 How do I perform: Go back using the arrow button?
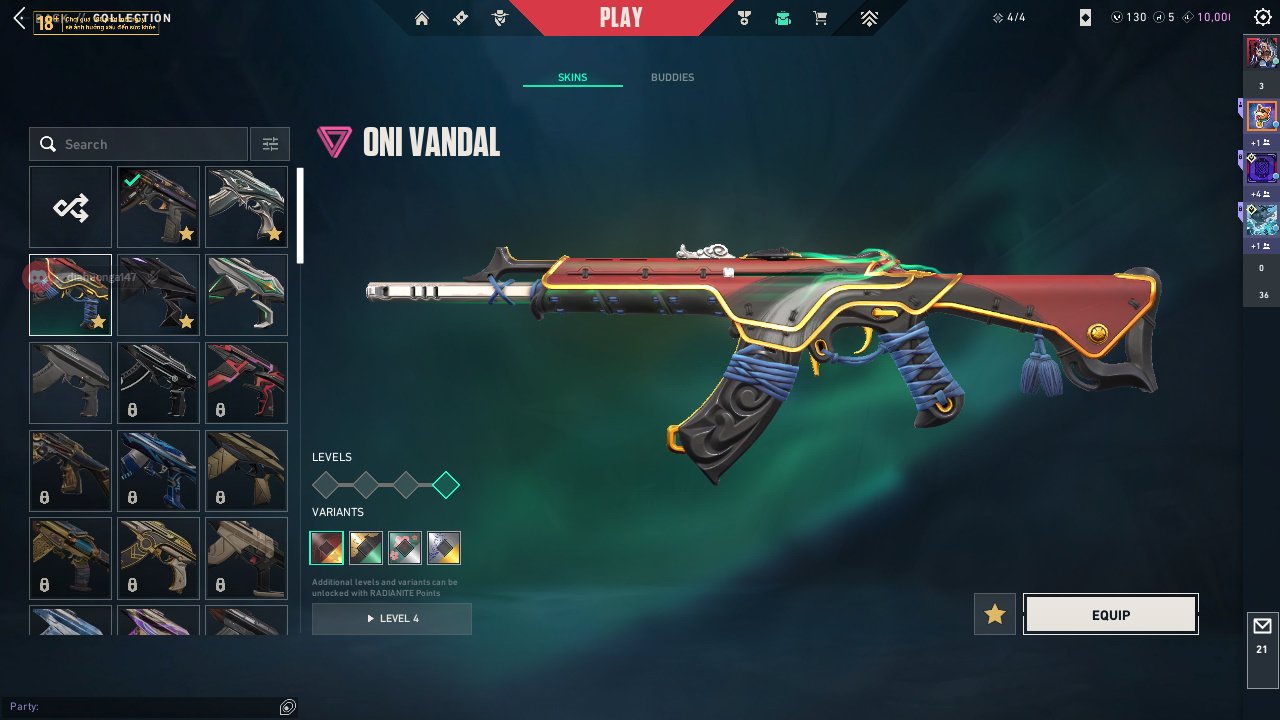click(19, 18)
